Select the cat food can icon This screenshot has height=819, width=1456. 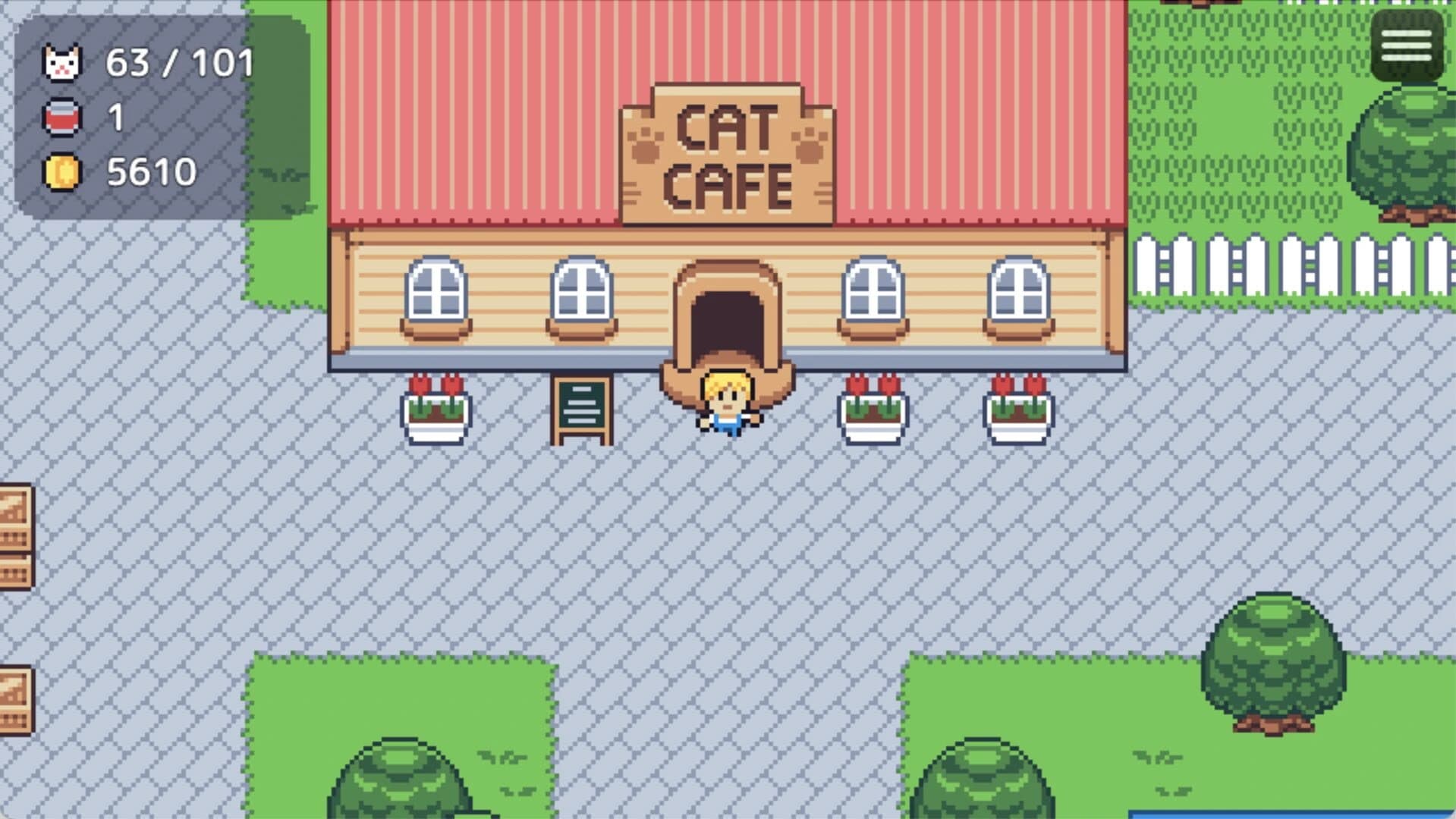coord(61,118)
